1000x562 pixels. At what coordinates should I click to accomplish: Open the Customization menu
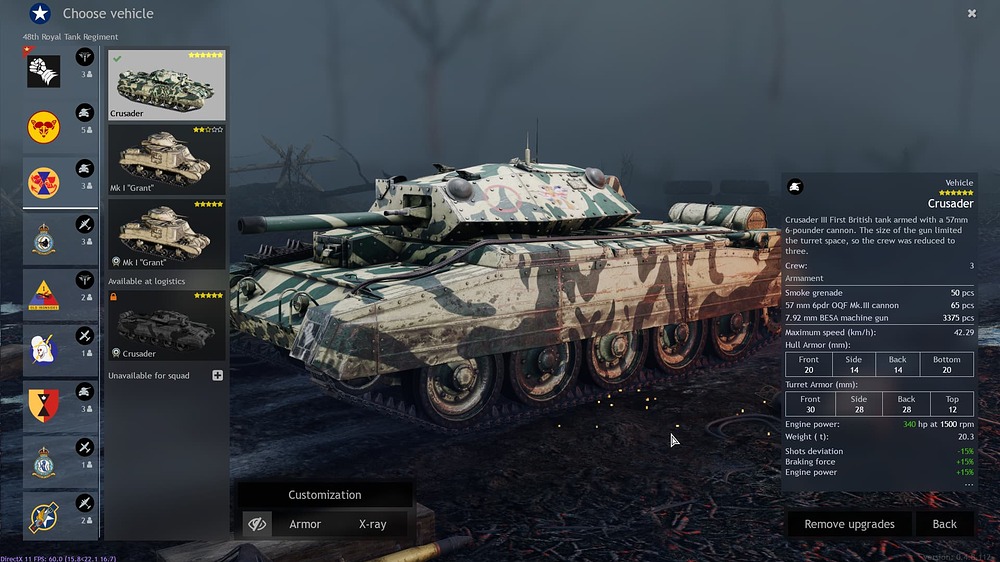click(x=324, y=495)
